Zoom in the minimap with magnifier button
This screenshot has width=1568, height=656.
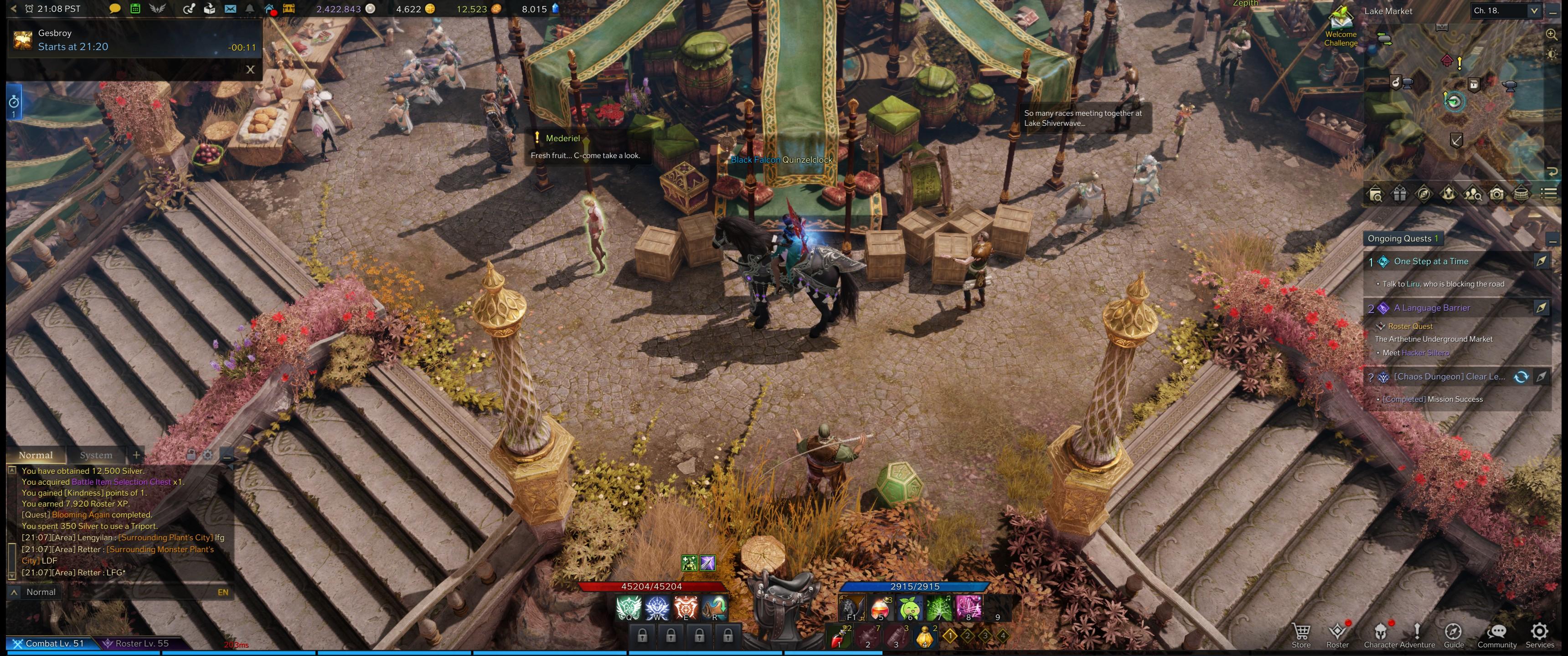(x=1552, y=35)
